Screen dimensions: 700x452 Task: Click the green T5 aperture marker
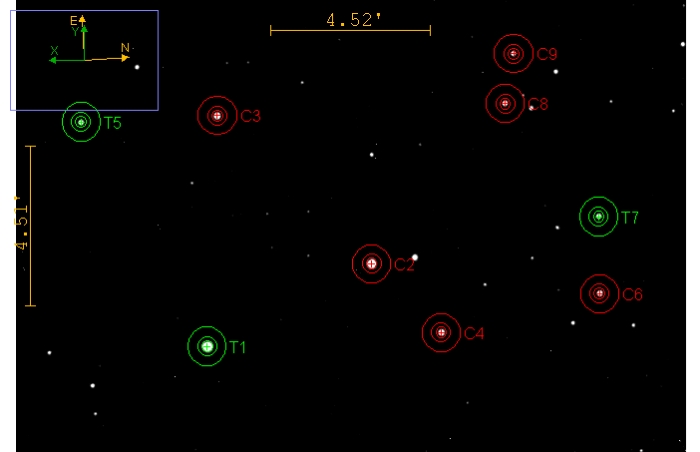(81, 122)
